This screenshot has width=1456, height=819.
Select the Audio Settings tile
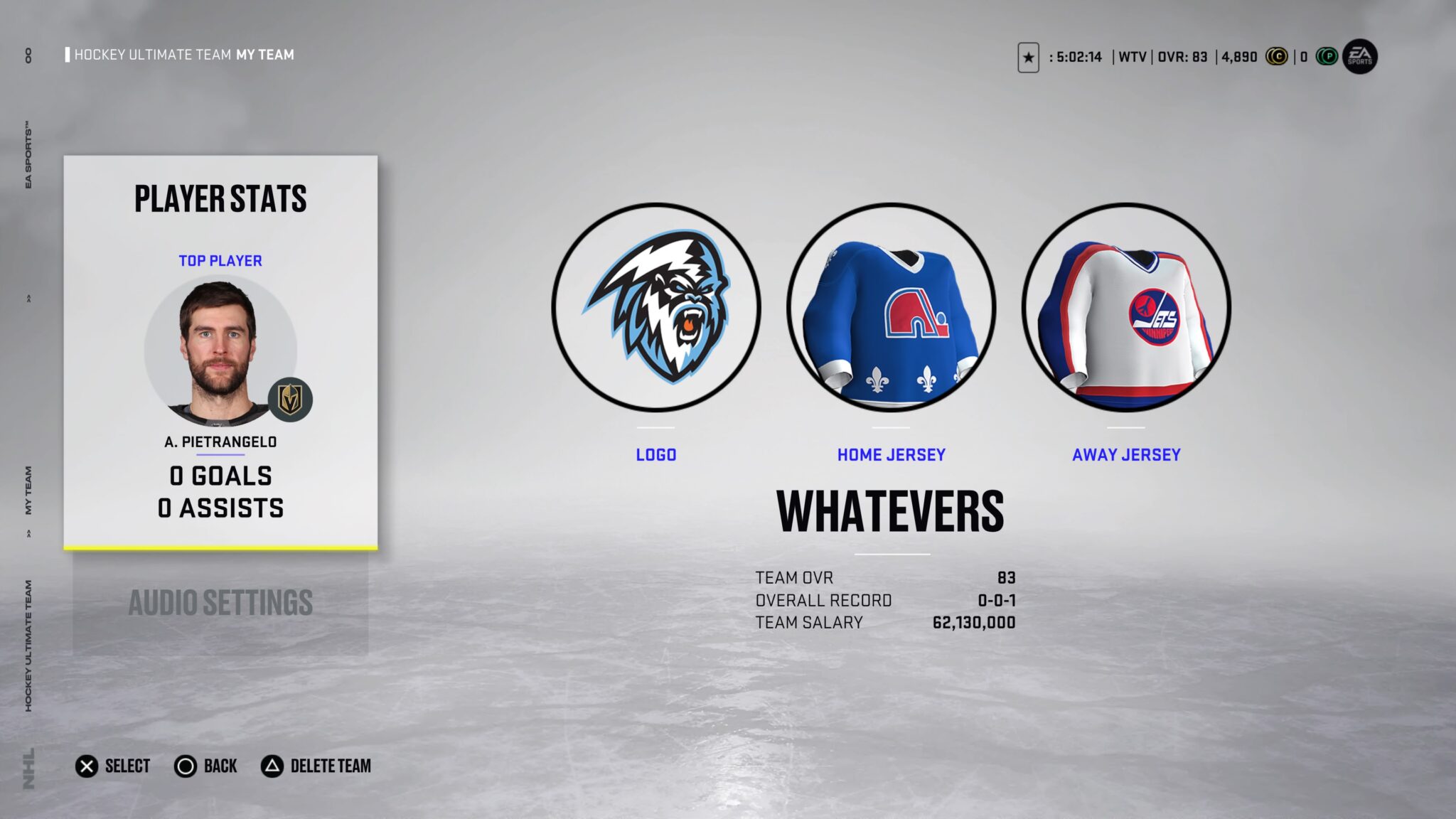point(220,603)
